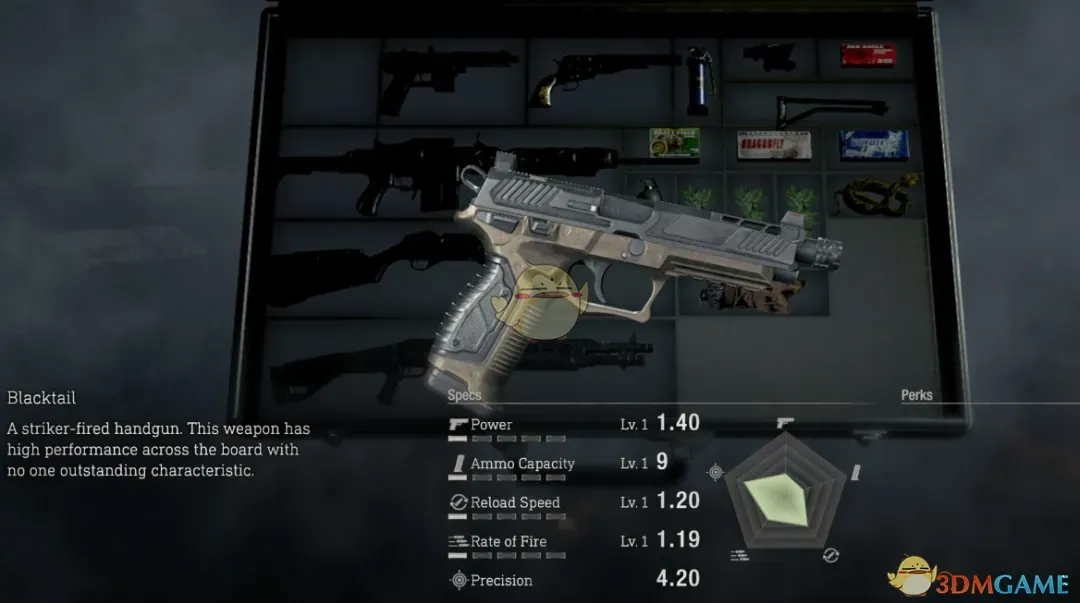
Task: Select the hand grenade slot
Action: click(646, 188)
